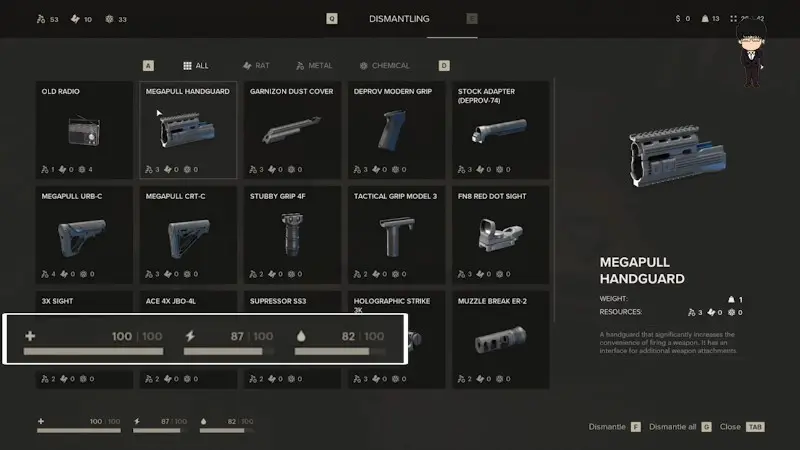Viewport: 800px width, 450px height.
Task: Filter items by RAT resource
Action: tap(255, 66)
